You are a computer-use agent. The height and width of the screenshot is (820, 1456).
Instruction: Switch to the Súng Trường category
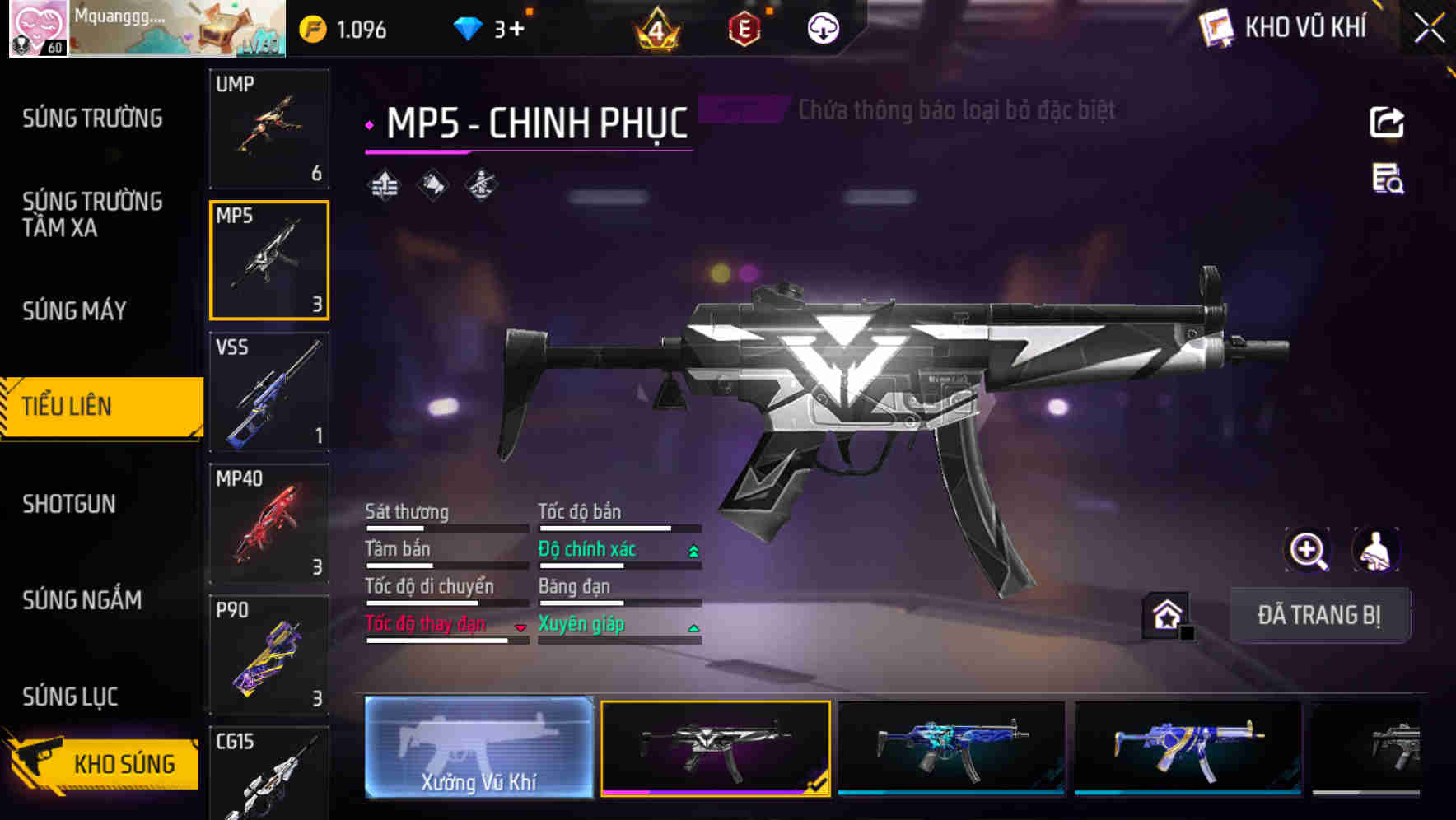[92, 119]
